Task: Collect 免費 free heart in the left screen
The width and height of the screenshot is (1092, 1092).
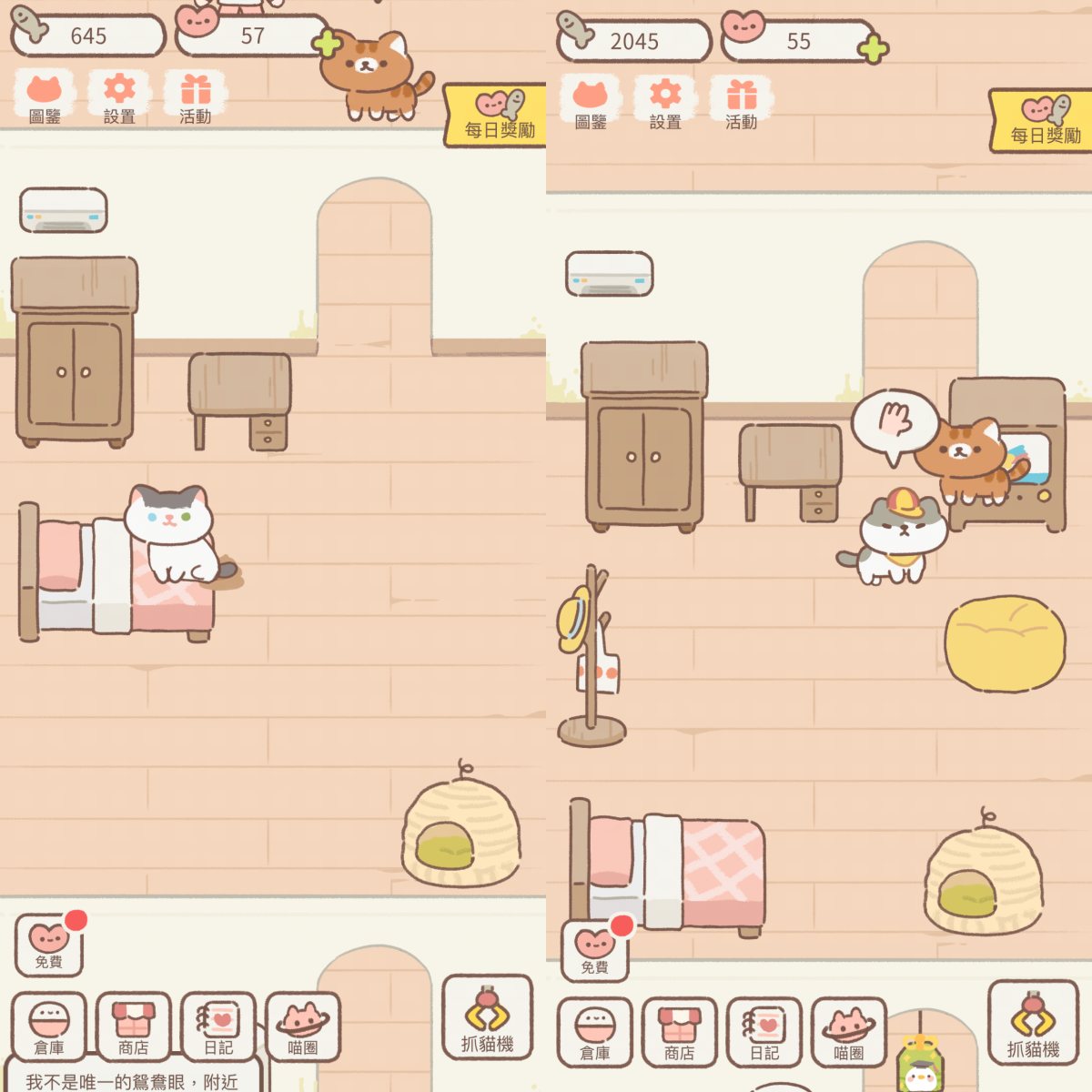Action: coord(49,945)
